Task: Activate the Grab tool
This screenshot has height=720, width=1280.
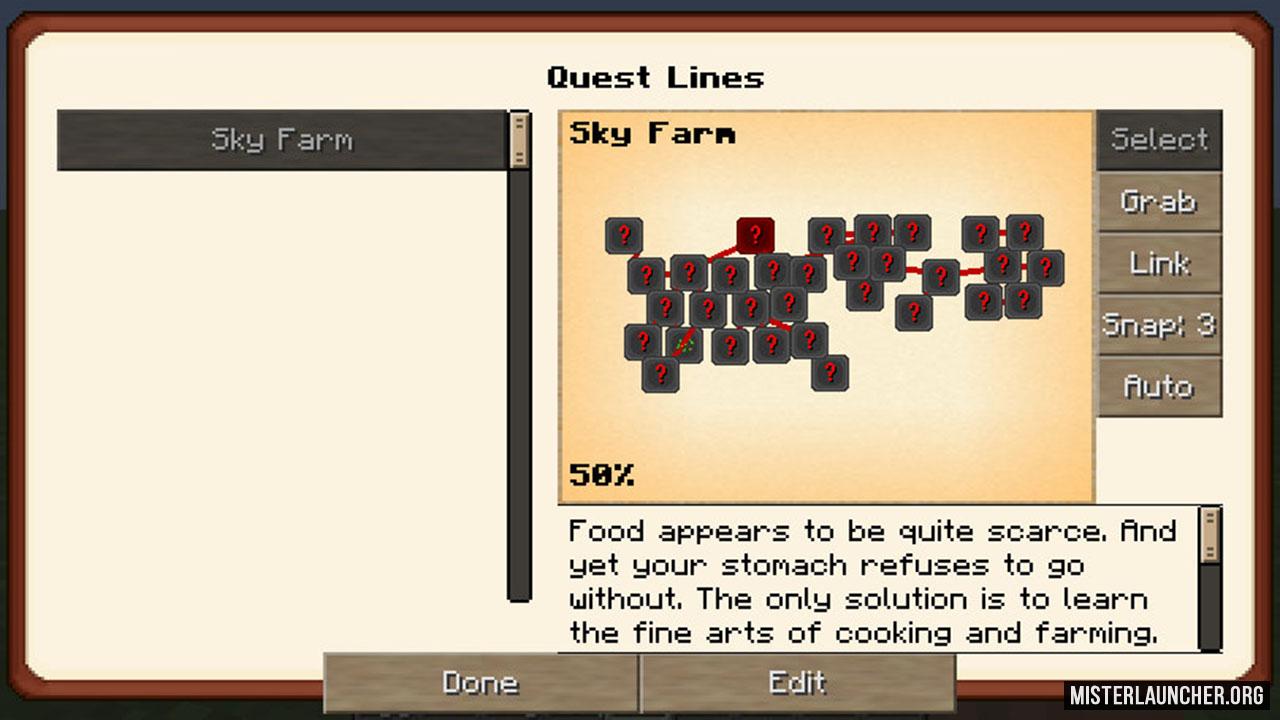Action: coord(1159,202)
